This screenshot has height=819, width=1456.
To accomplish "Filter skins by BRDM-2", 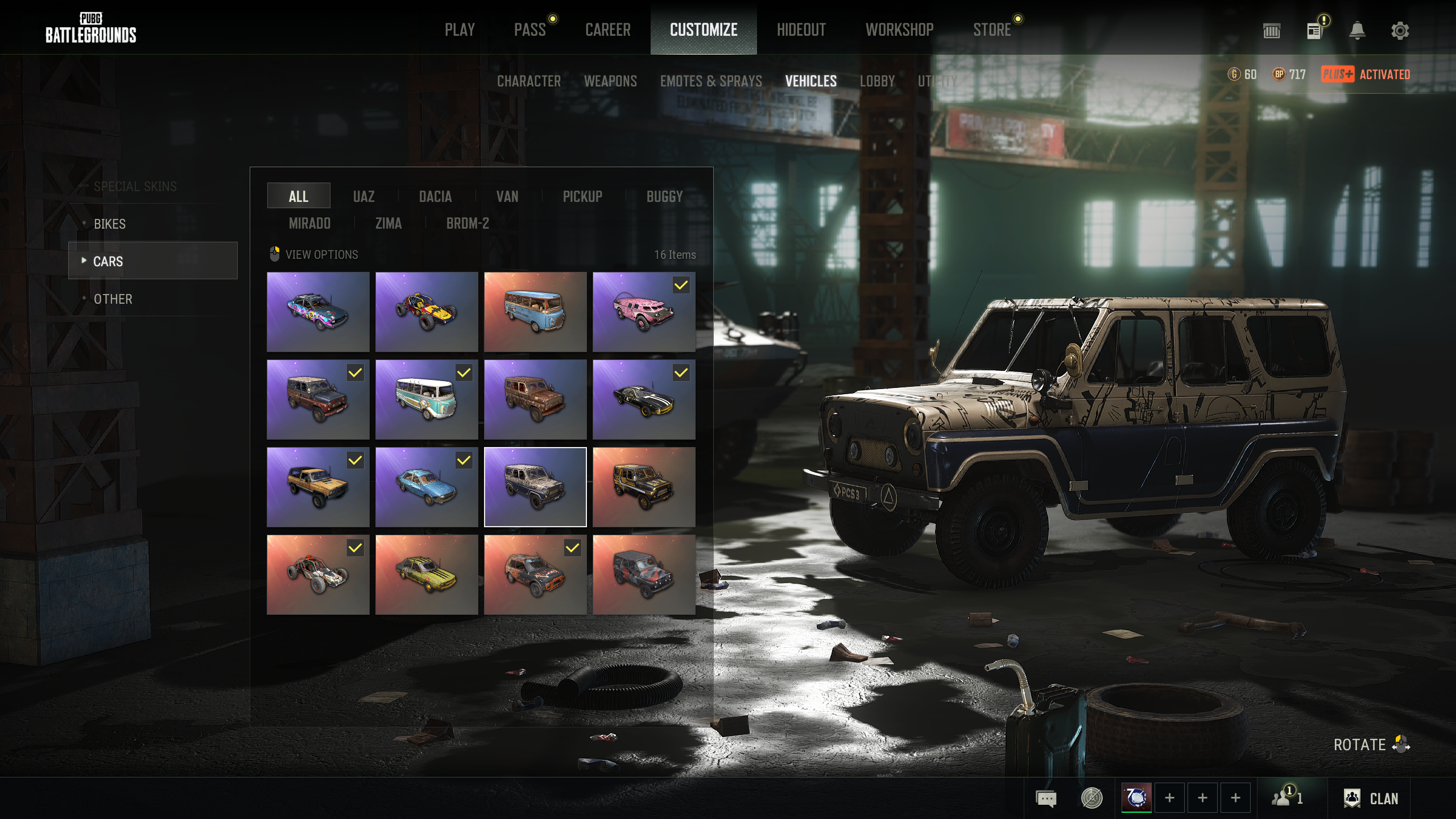I will (468, 224).
